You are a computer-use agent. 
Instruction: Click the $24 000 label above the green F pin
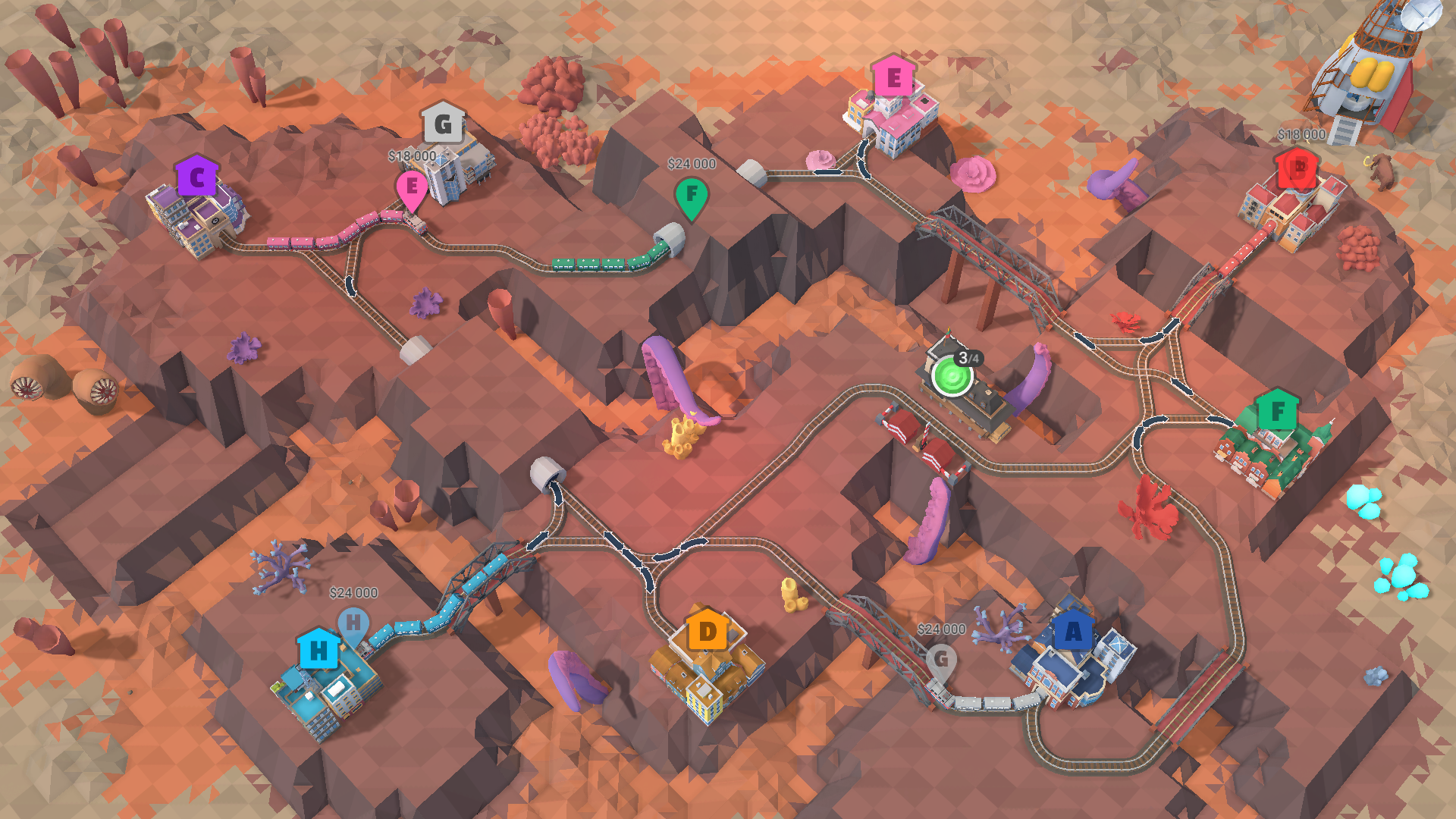(x=691, y=164)
